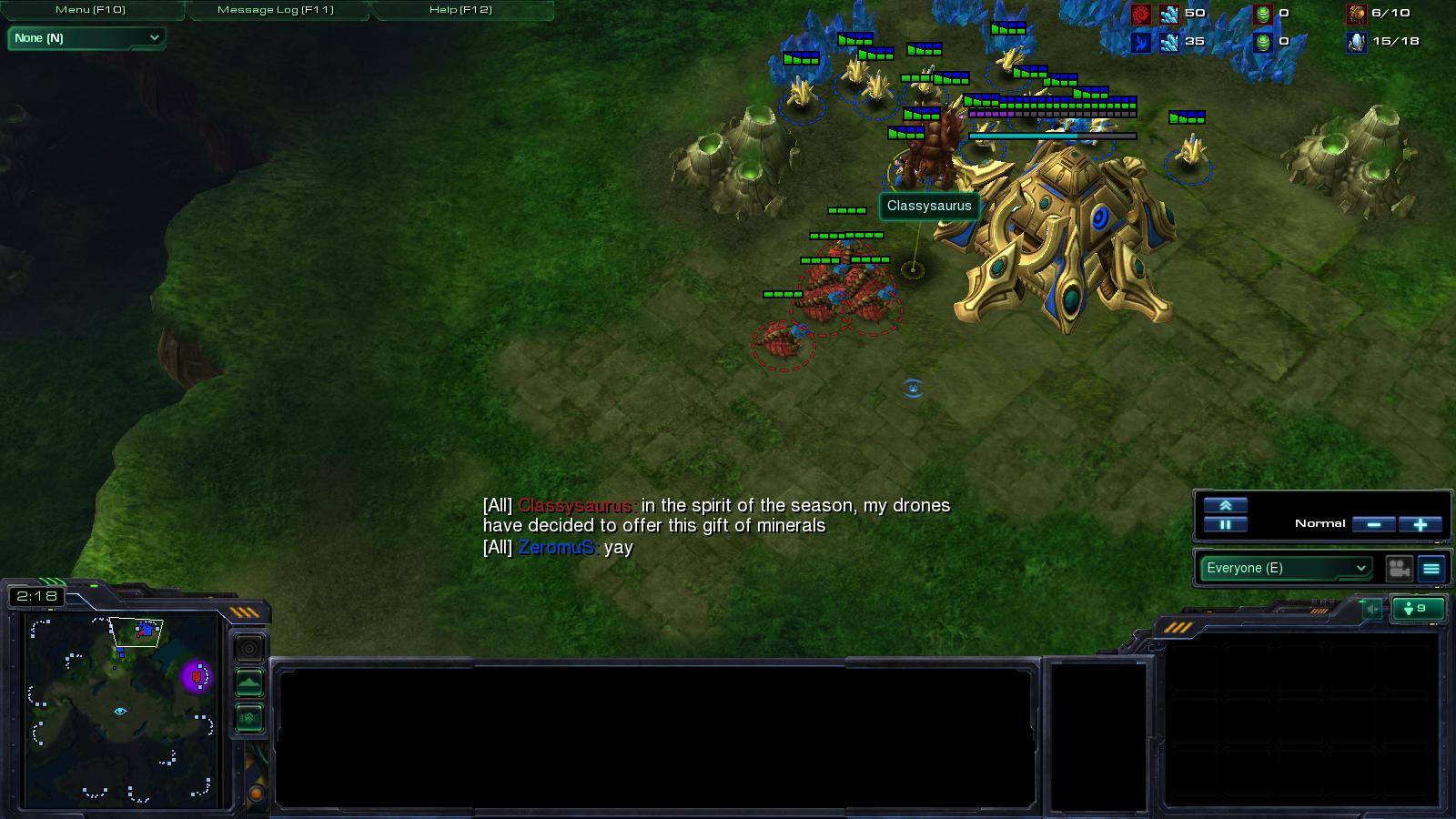Open the Help (F12) menu
The image size is (1456, 819).
460,10
